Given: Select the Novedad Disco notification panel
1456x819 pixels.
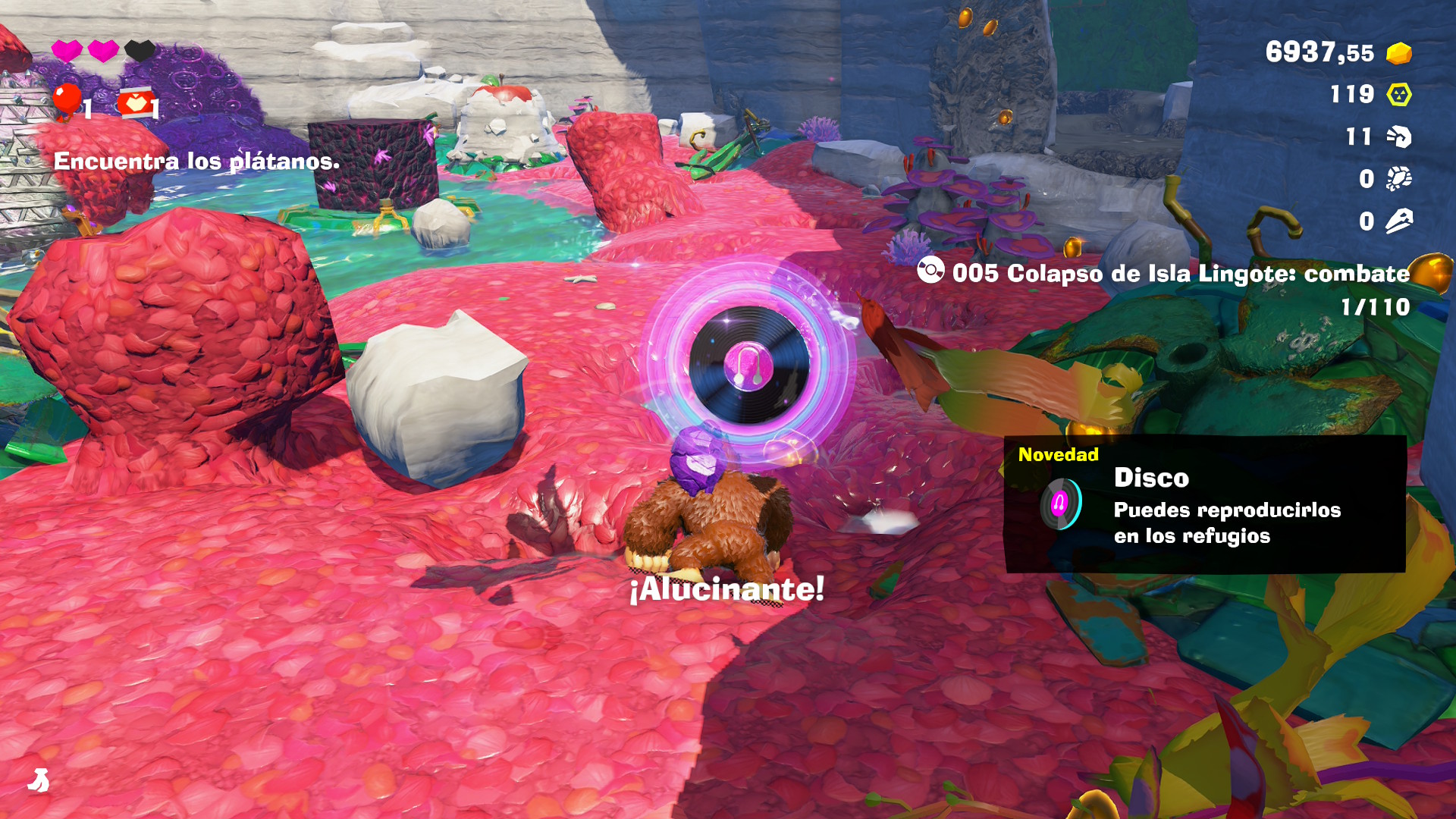Looking at the screenshot, I should tap(1204, 504).
